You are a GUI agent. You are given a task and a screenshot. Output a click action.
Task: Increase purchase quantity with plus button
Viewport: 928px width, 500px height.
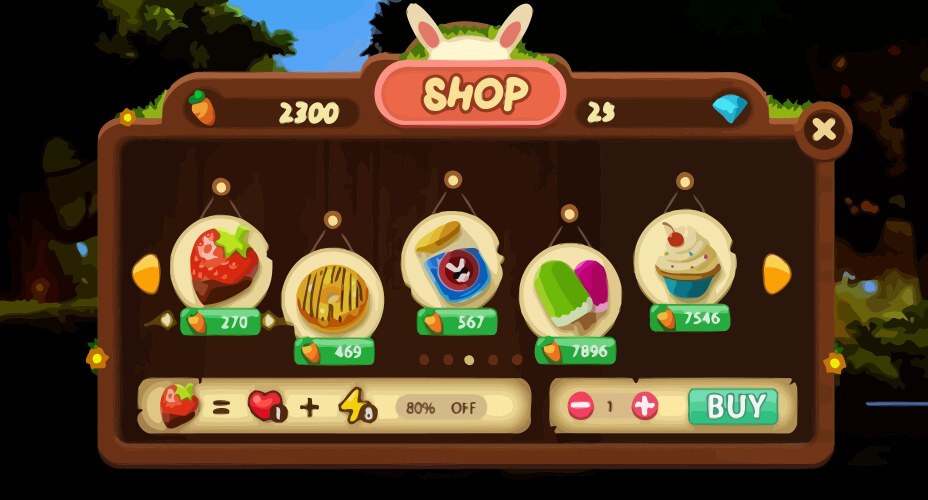point(645,406)
